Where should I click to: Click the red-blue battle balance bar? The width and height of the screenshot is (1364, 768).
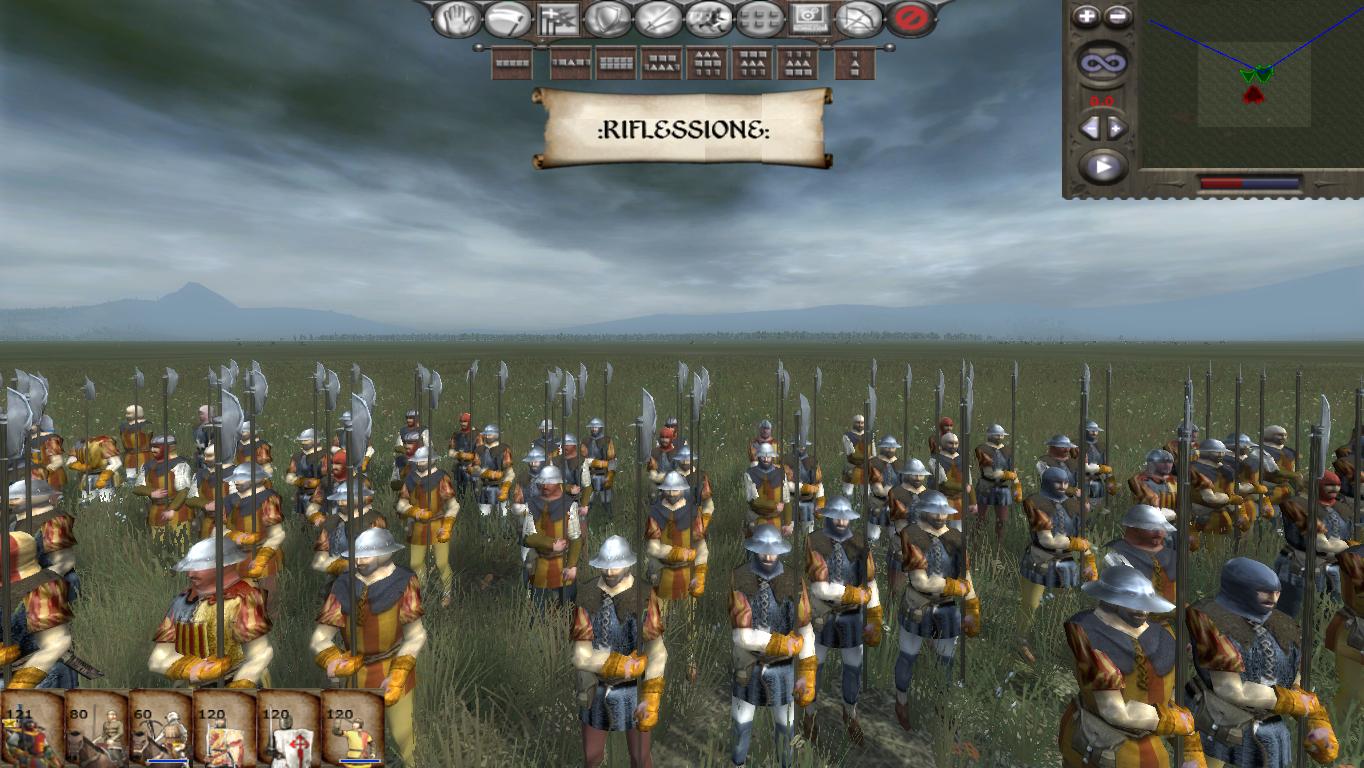1248,183
